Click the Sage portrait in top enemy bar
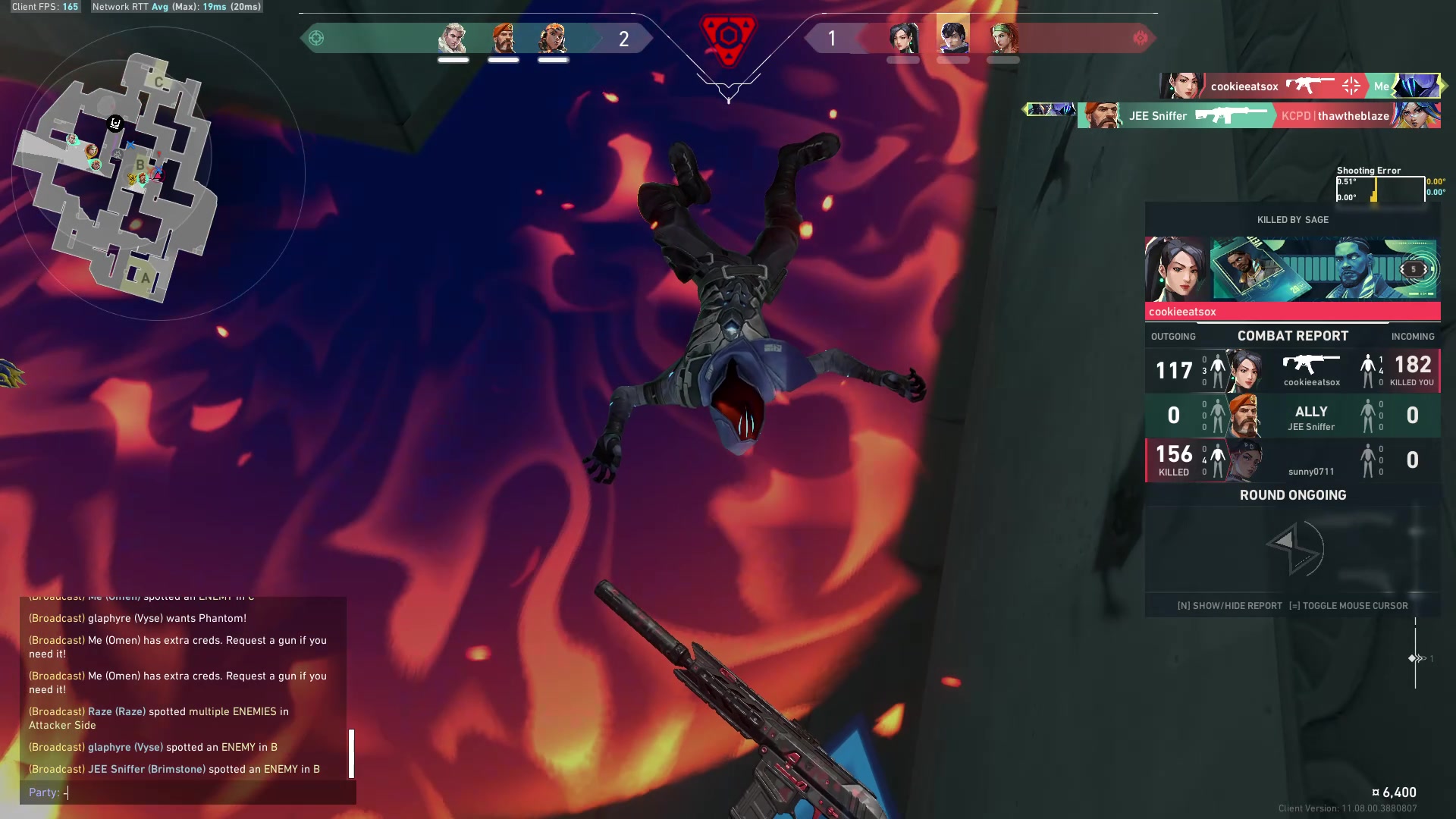Image resolution: width=1456 pixels, height=819 pixels. coord(903,38)
